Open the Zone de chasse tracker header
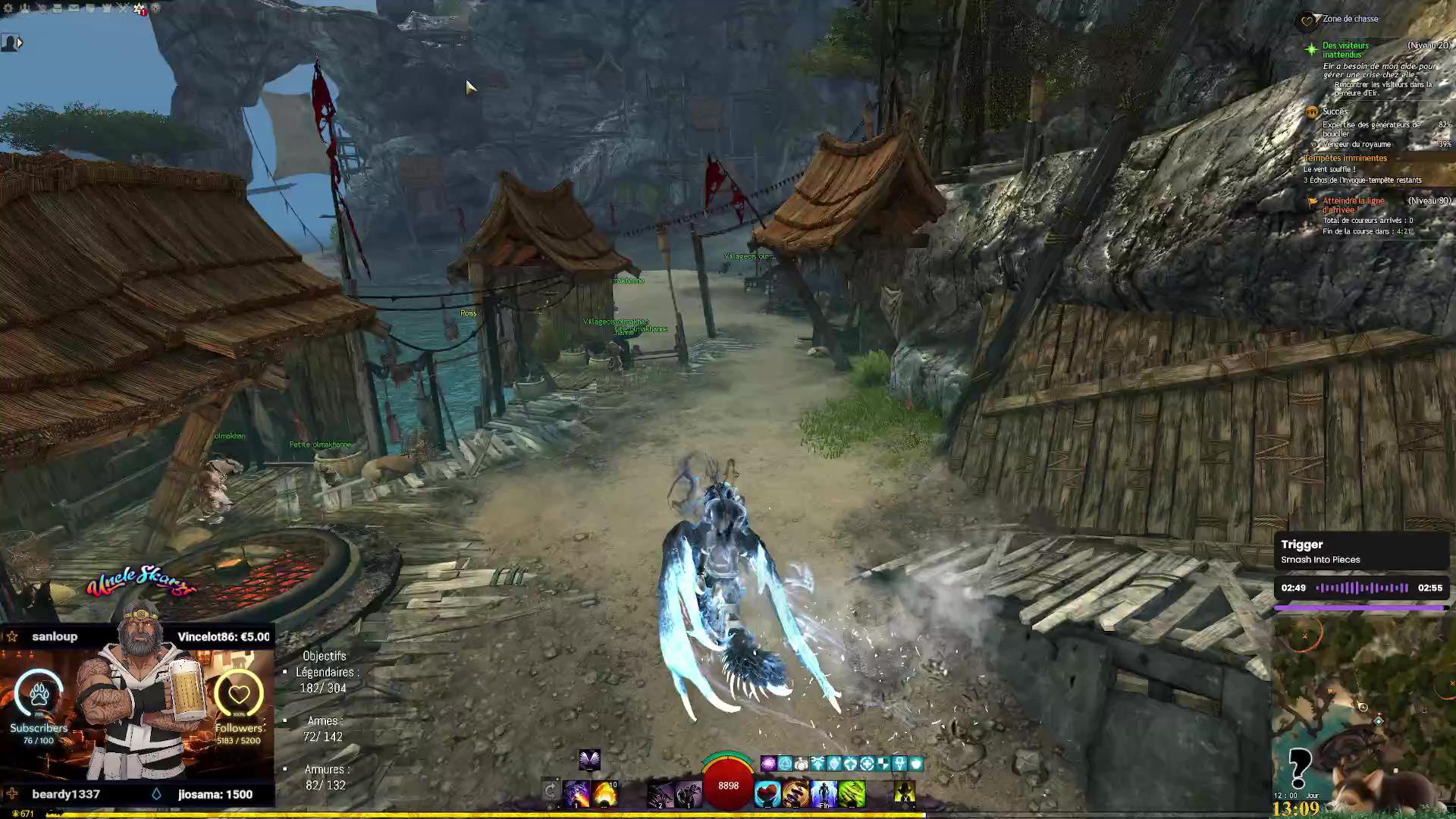This screenshot has width=1456, height=819. [x=1350, y=19]
